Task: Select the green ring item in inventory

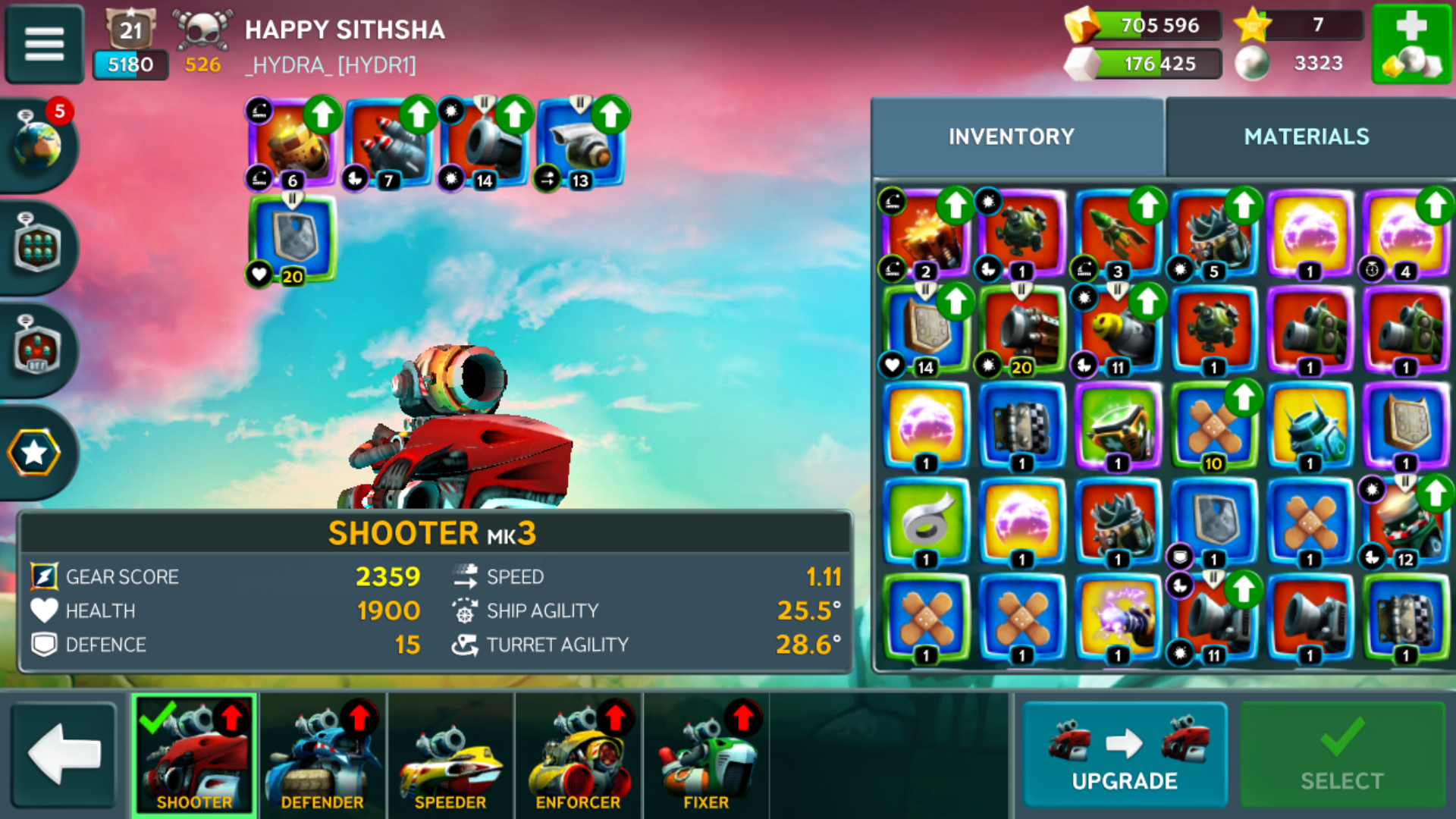Action: point(926,522)
